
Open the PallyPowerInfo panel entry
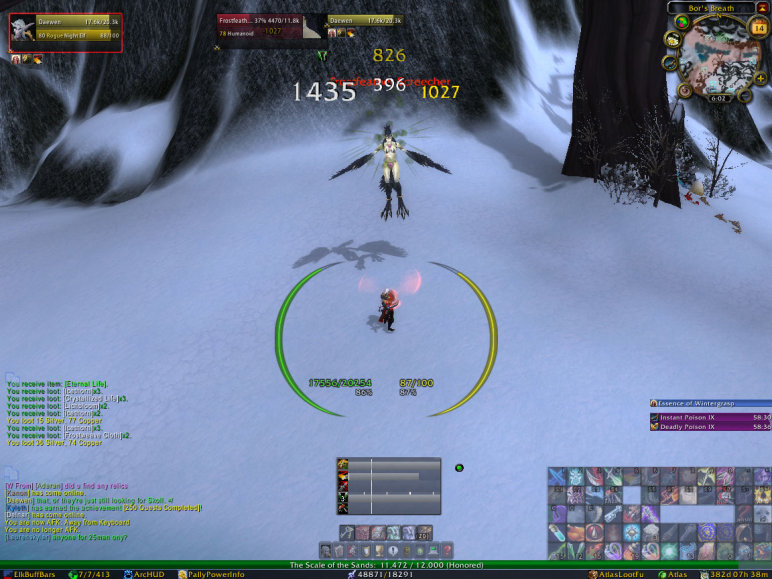point(211,574)
